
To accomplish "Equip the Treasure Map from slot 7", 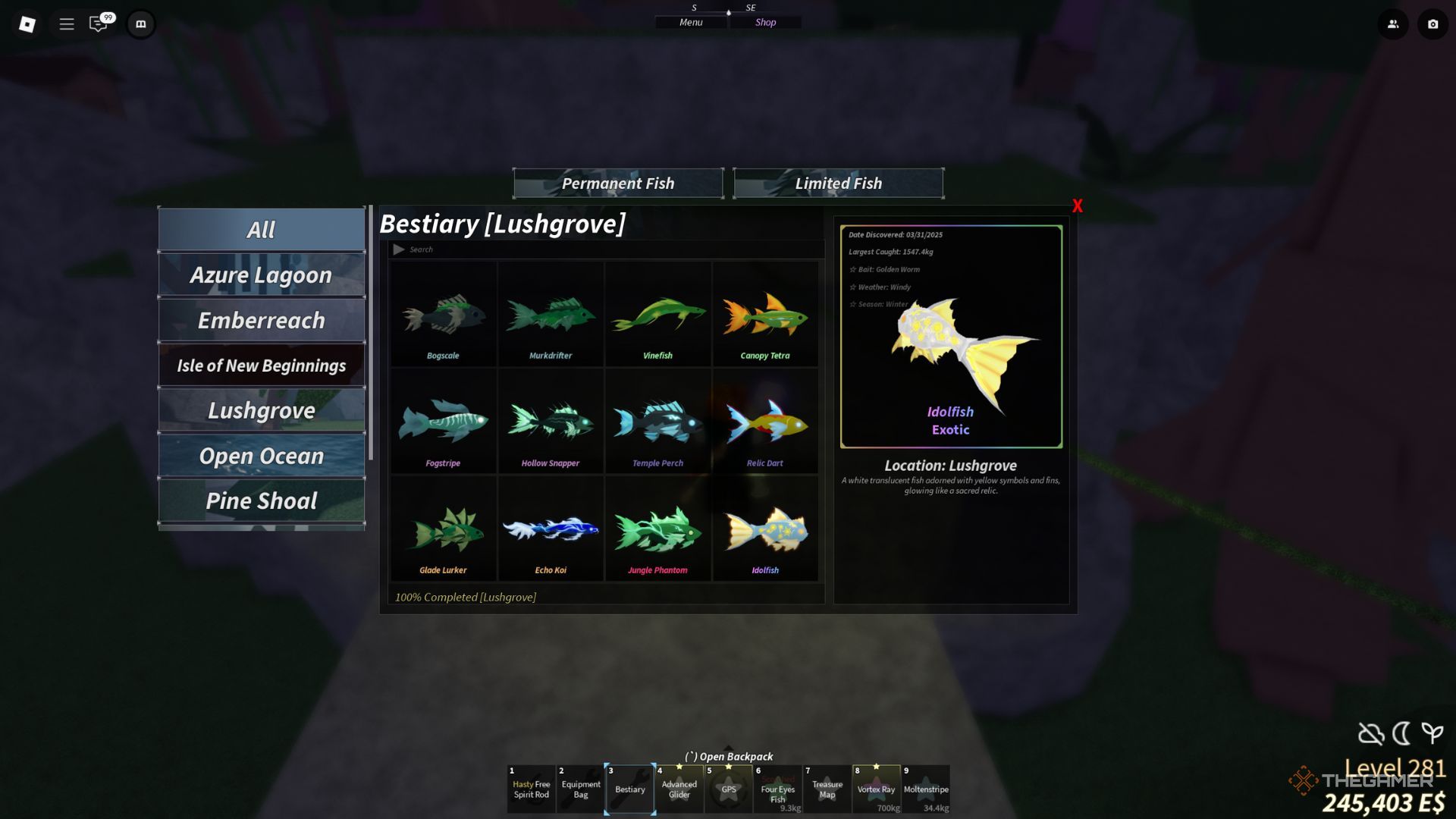I will [827, 789].
